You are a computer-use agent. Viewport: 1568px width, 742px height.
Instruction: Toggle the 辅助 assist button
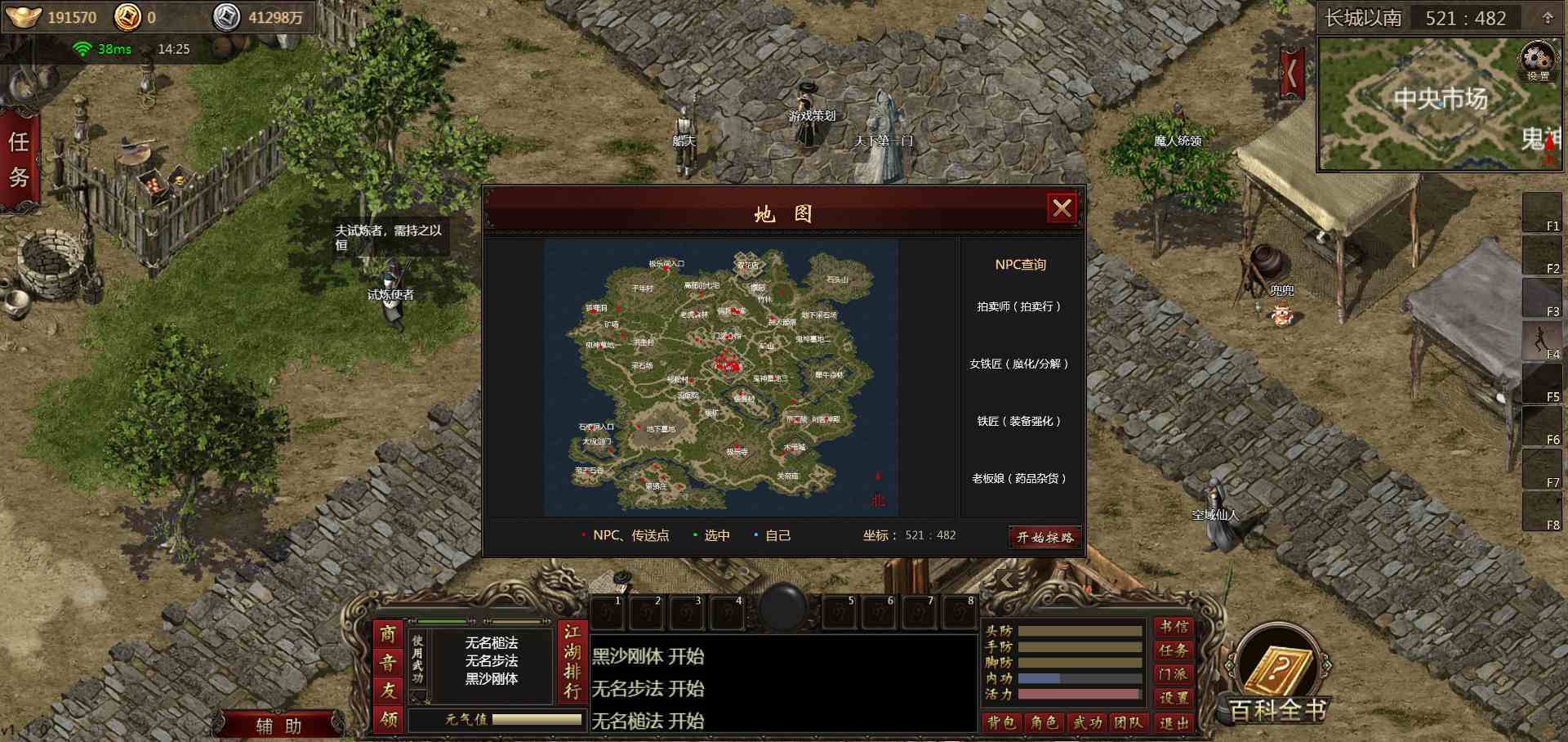(x=278, y=726)
